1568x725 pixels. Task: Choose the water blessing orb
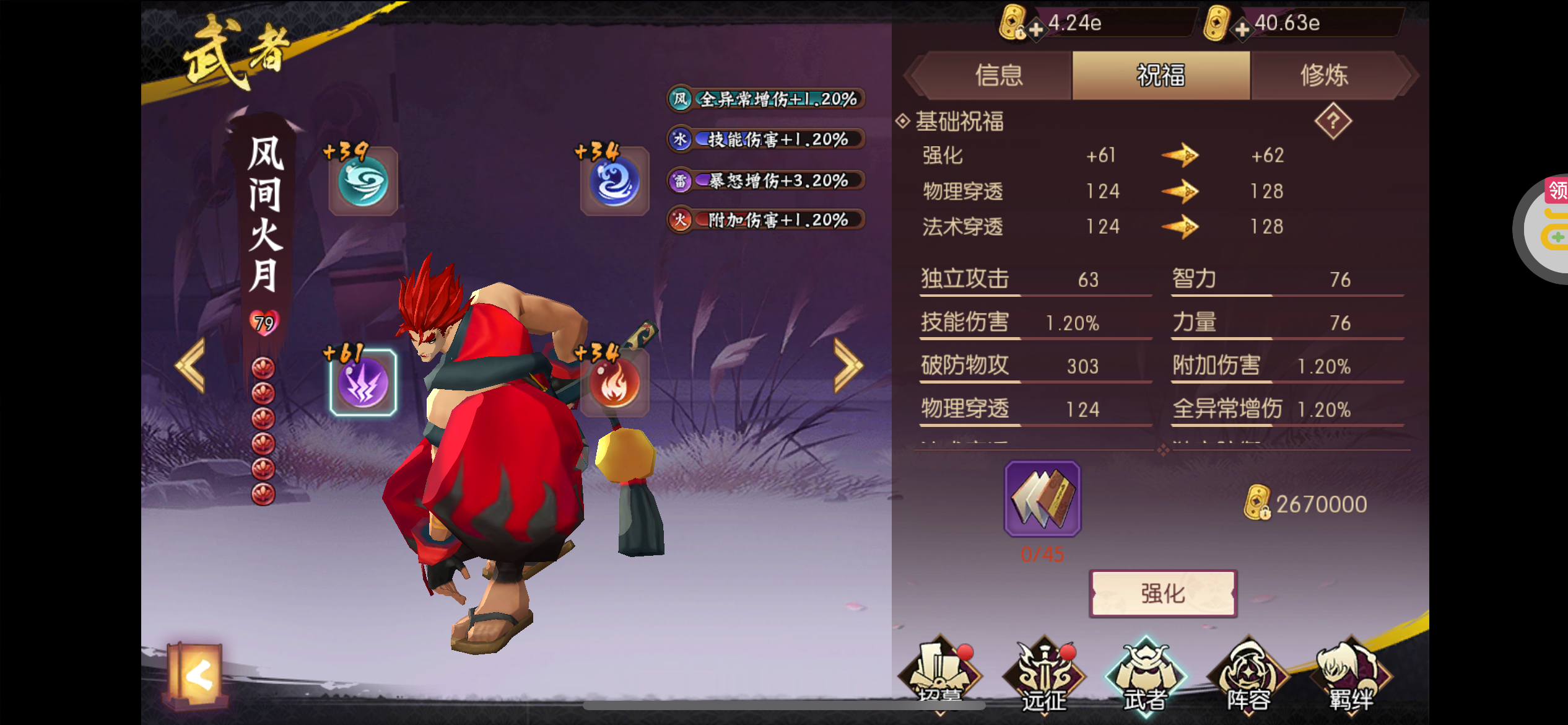pyautogui.click(x=614, y=181)
